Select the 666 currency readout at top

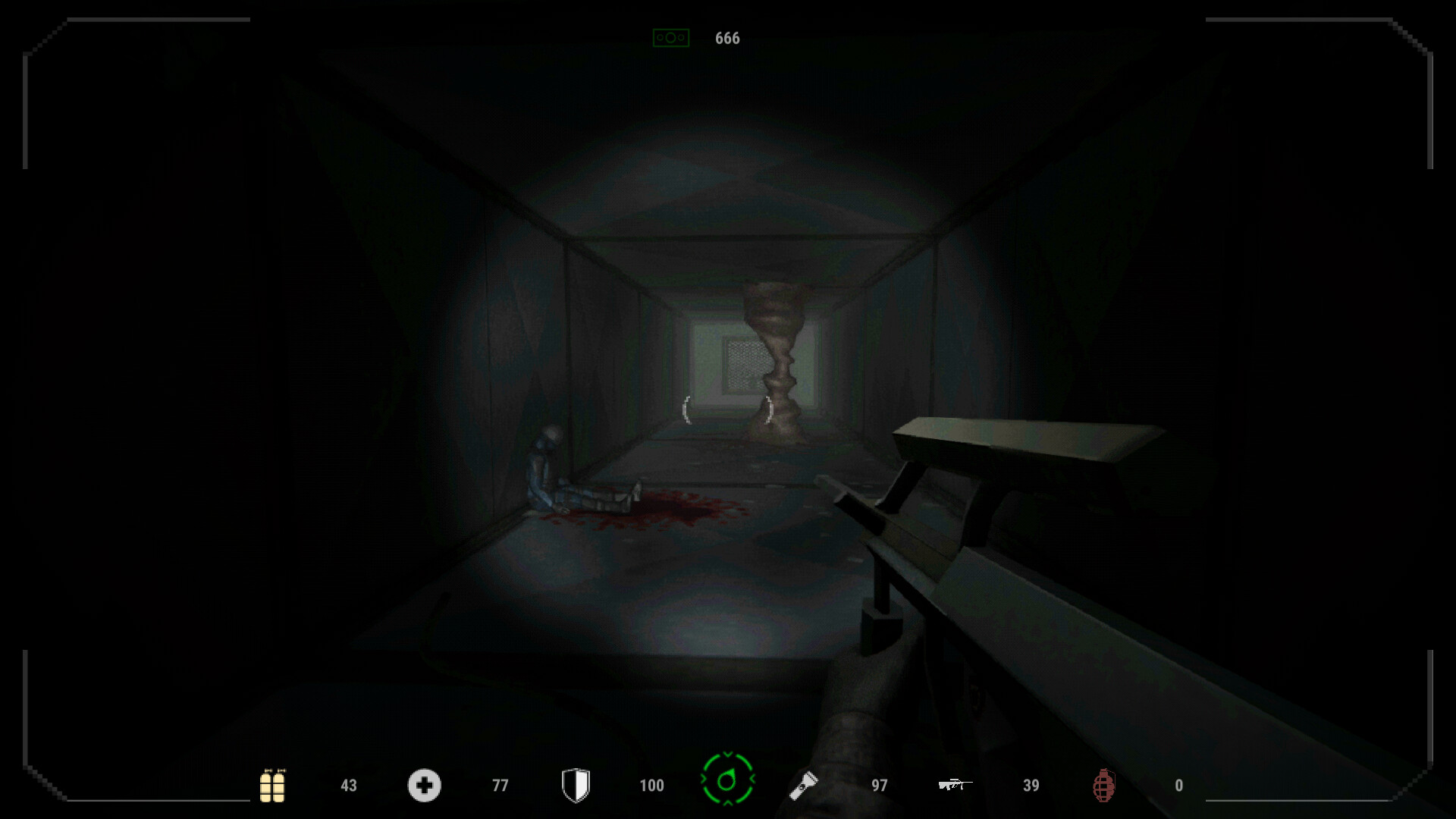[726, 38]
